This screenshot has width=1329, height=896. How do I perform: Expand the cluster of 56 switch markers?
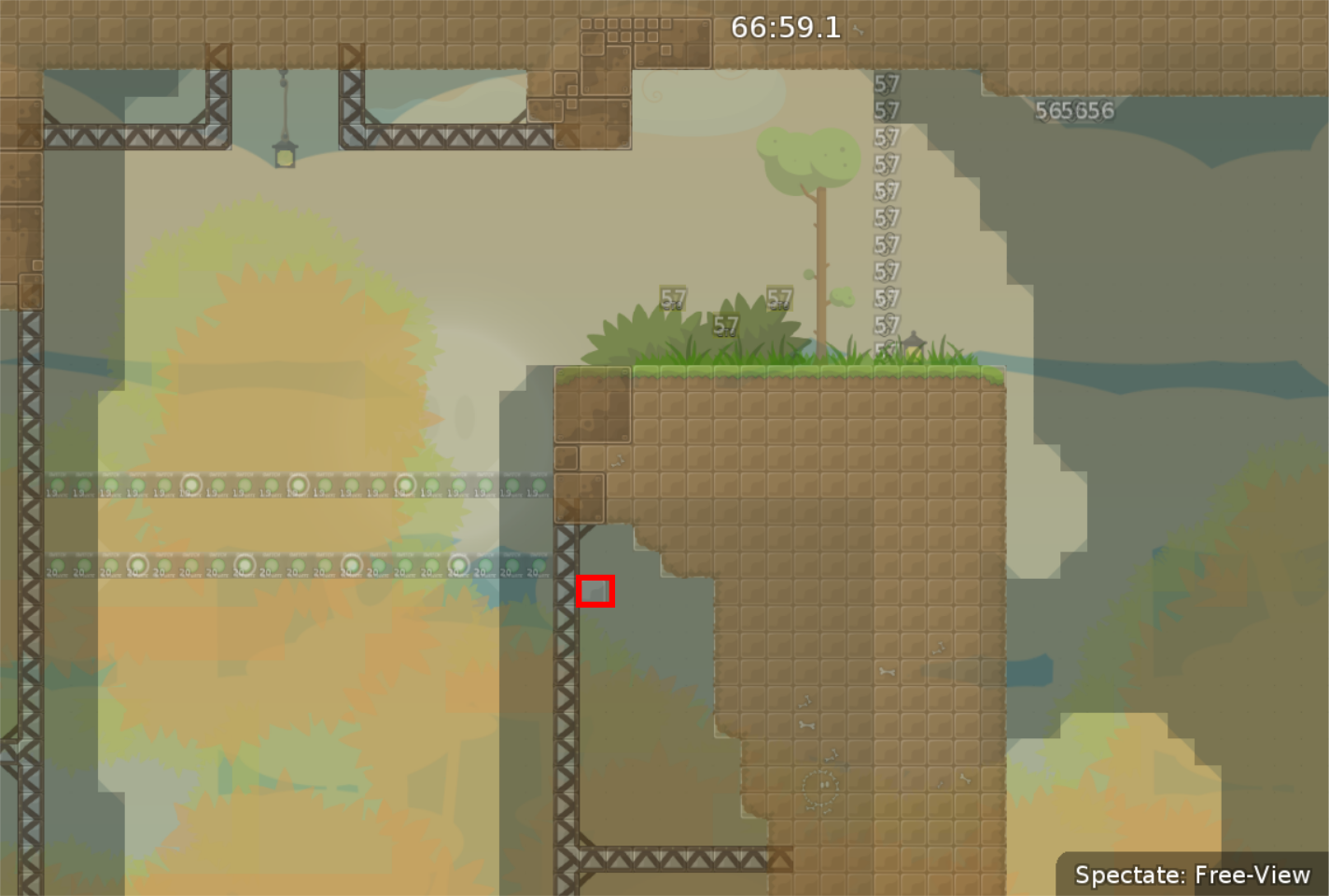pyautogui.click(x=1073, y=110)
